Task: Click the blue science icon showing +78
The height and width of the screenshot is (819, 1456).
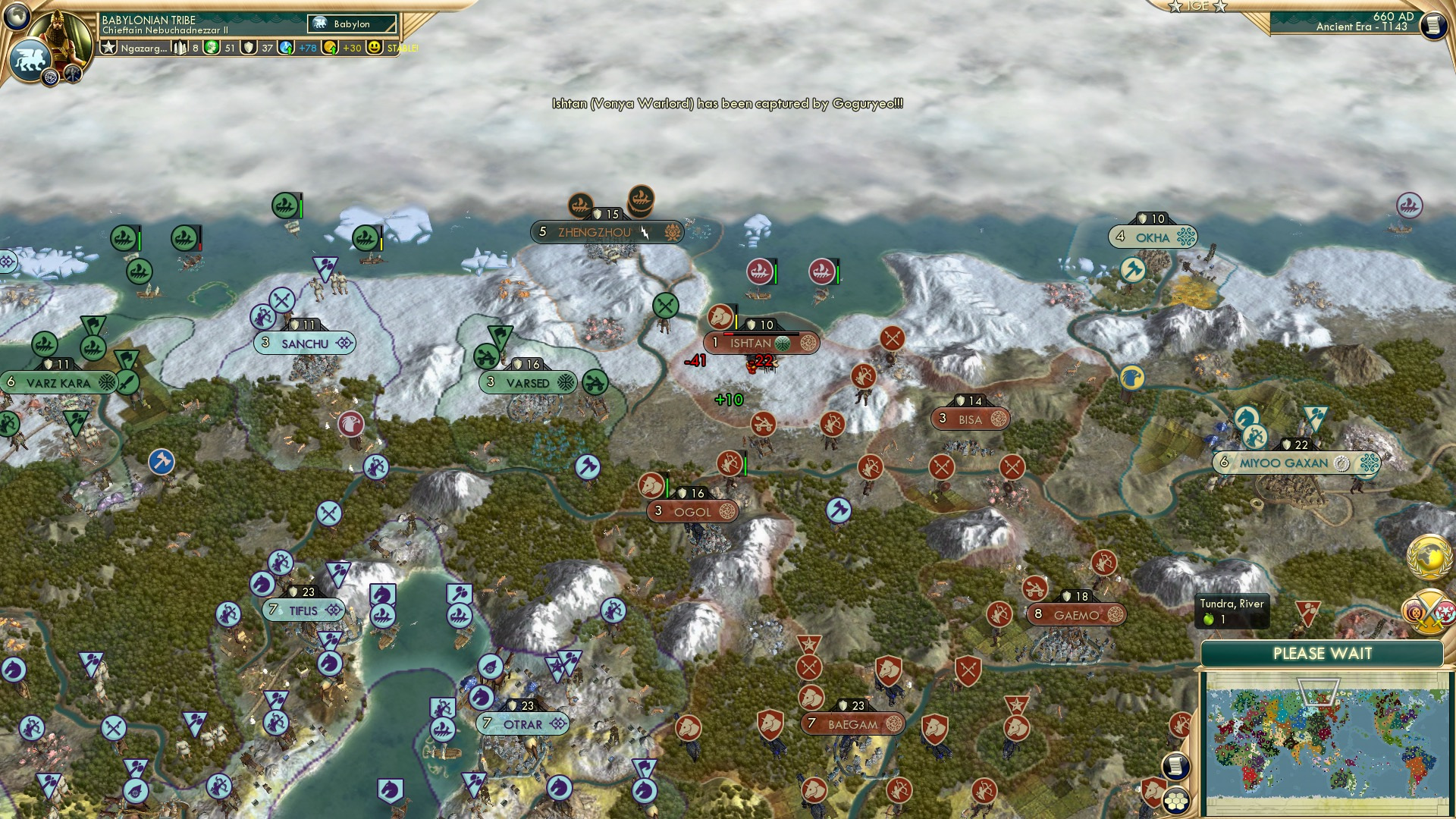Action: [x=287, y=48]
